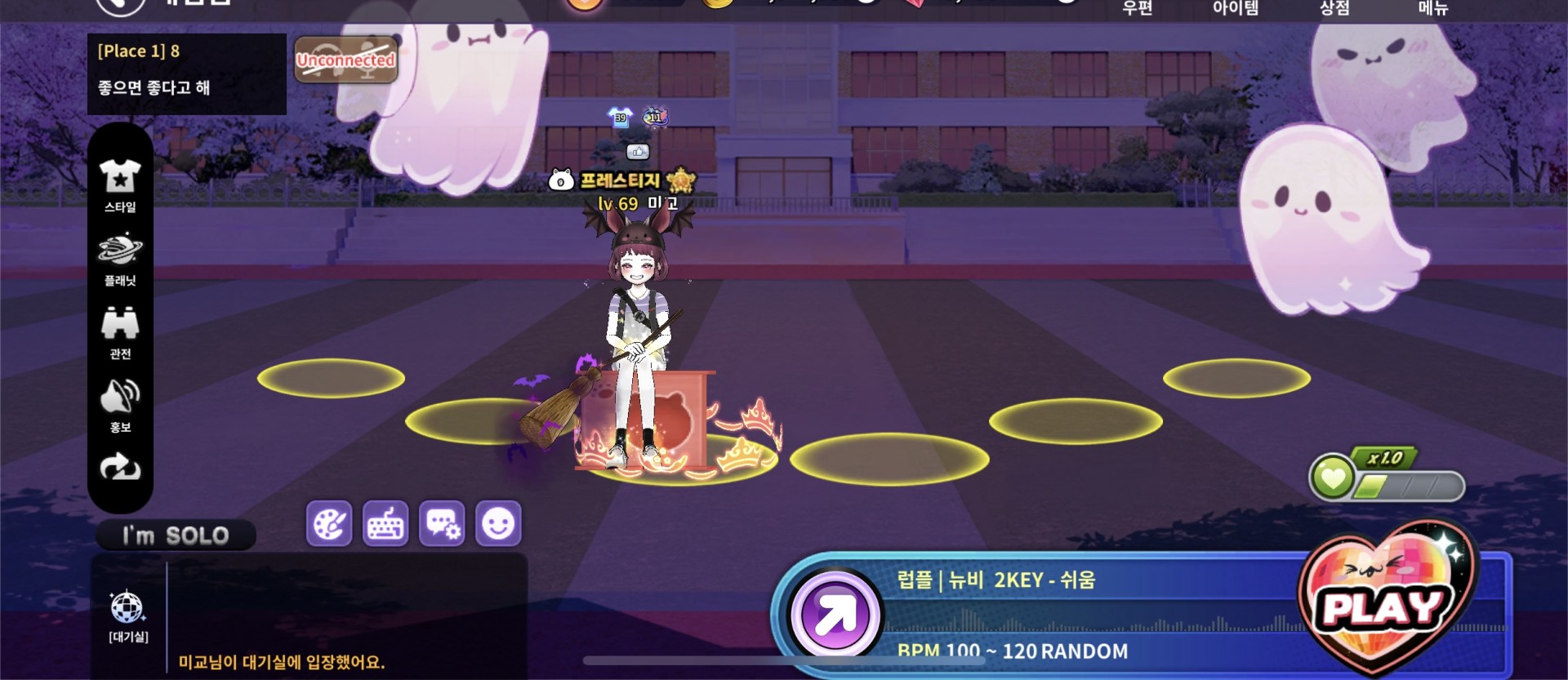Click the thumbs-up like icon above character
This screenshot has width=1568, height=680.
coord(638,151)
